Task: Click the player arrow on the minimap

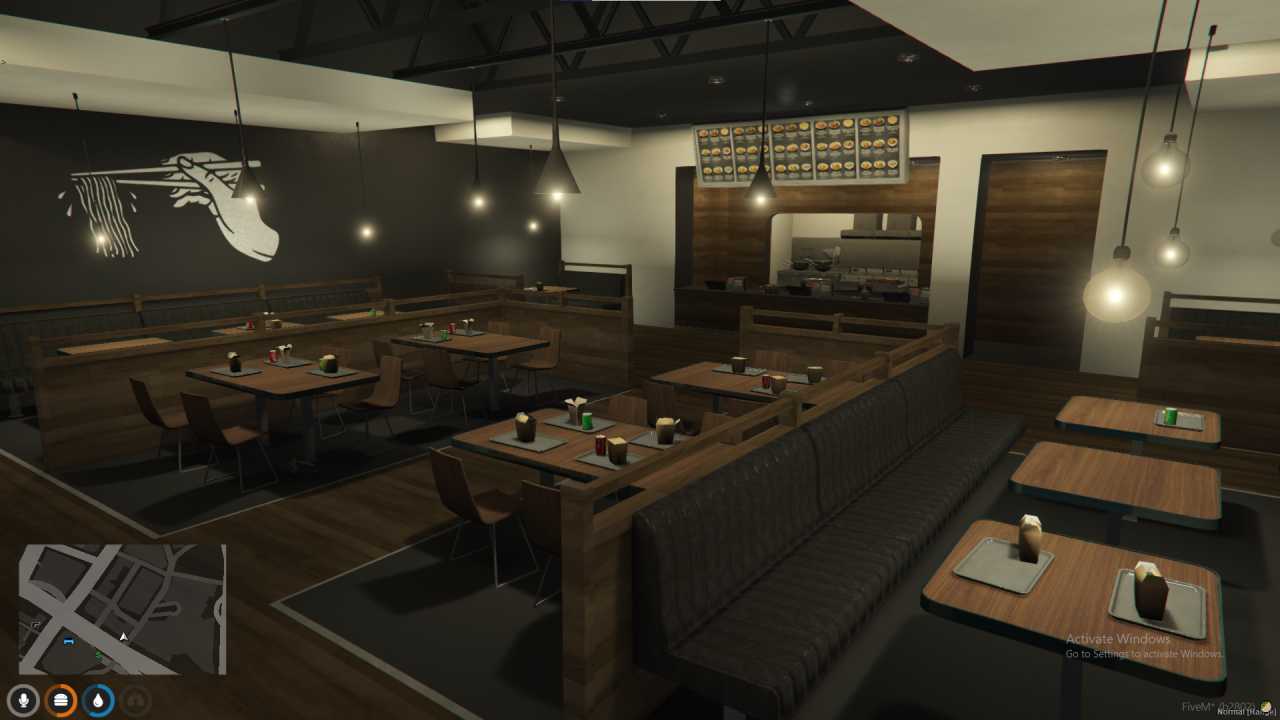Action: [x=123, y=636]
